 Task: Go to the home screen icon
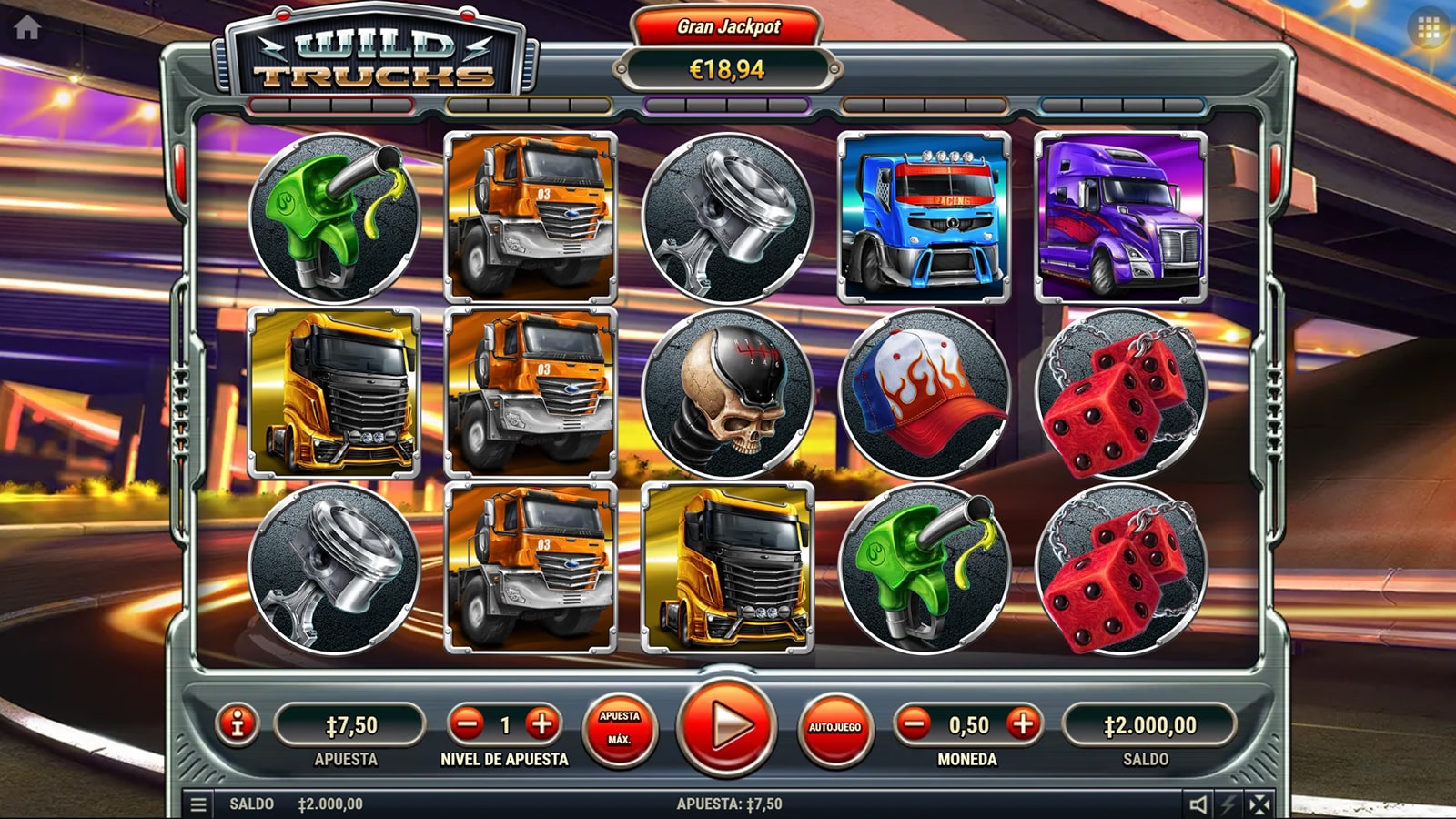click(27, 28)
